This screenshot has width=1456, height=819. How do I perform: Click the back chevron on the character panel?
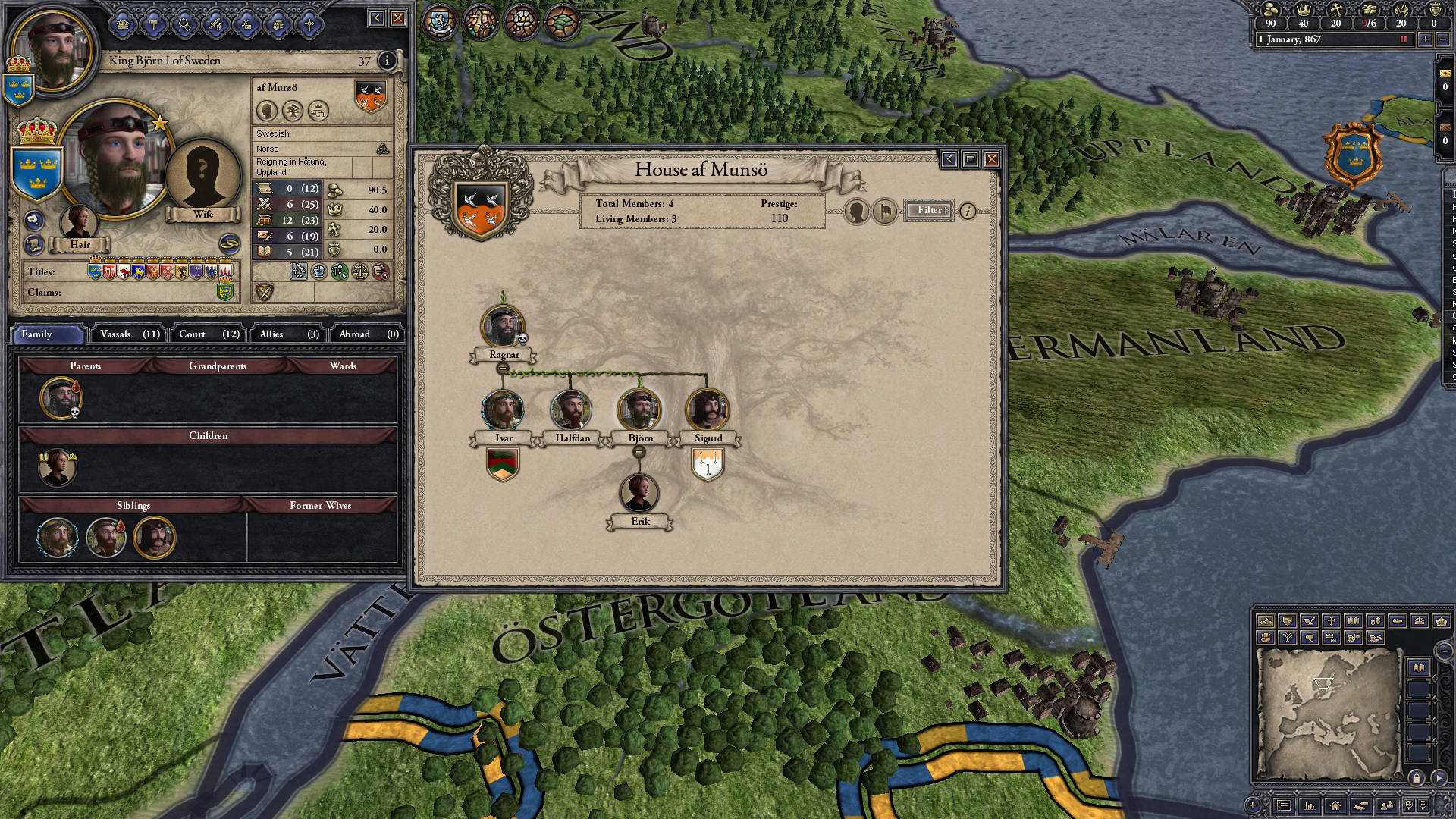377,18
